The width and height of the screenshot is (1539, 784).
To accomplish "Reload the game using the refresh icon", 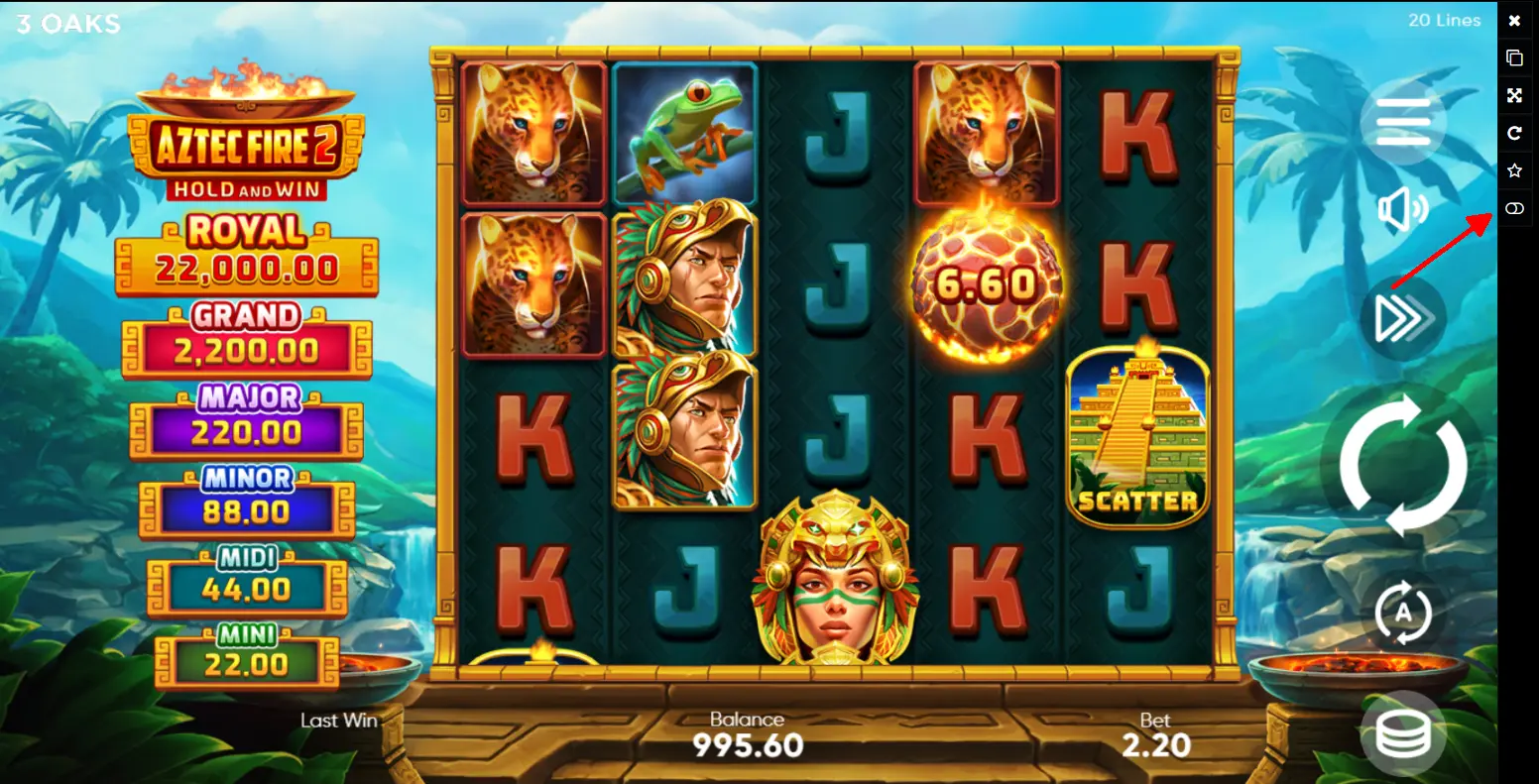I will (x=1514, y=133).
